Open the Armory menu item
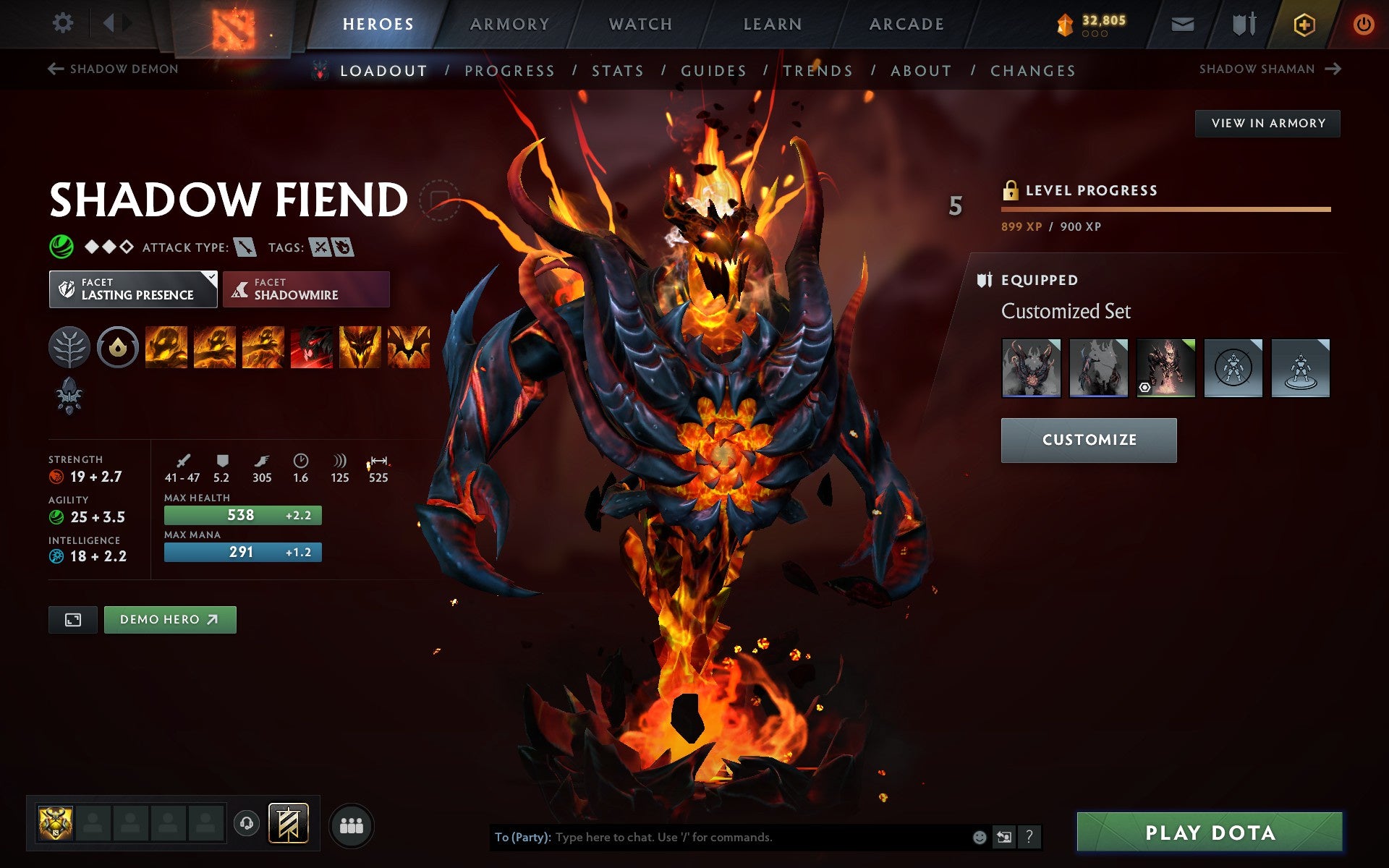1389x868 pixels. click(x=509, y=23)
